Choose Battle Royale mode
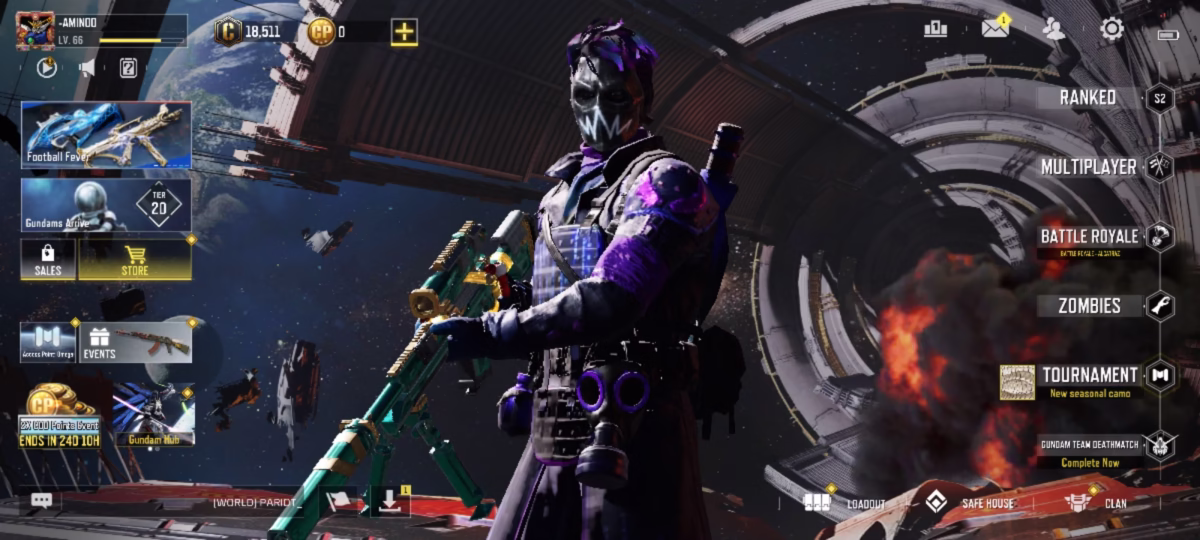Viewport: 1200px width, 540px height. click(1089, 237)
